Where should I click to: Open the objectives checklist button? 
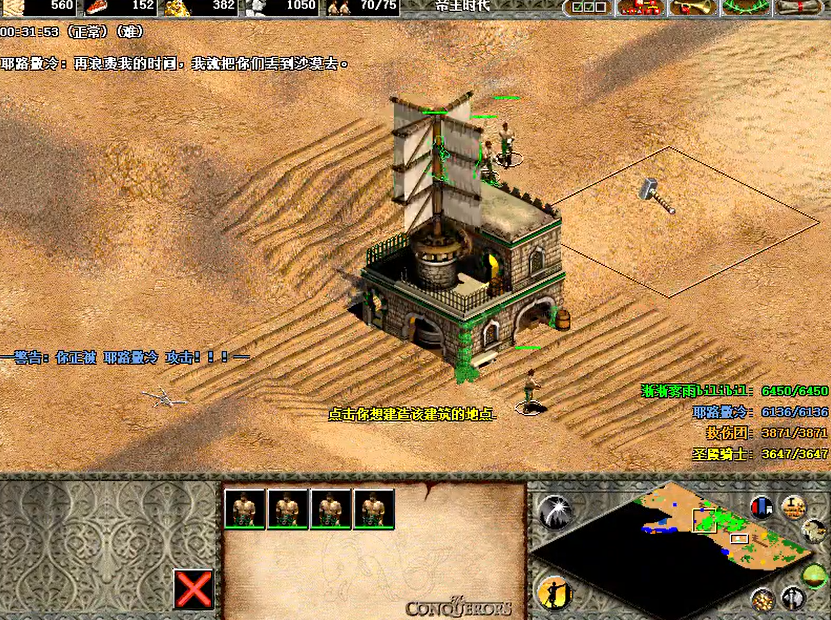tap(587, 7)
